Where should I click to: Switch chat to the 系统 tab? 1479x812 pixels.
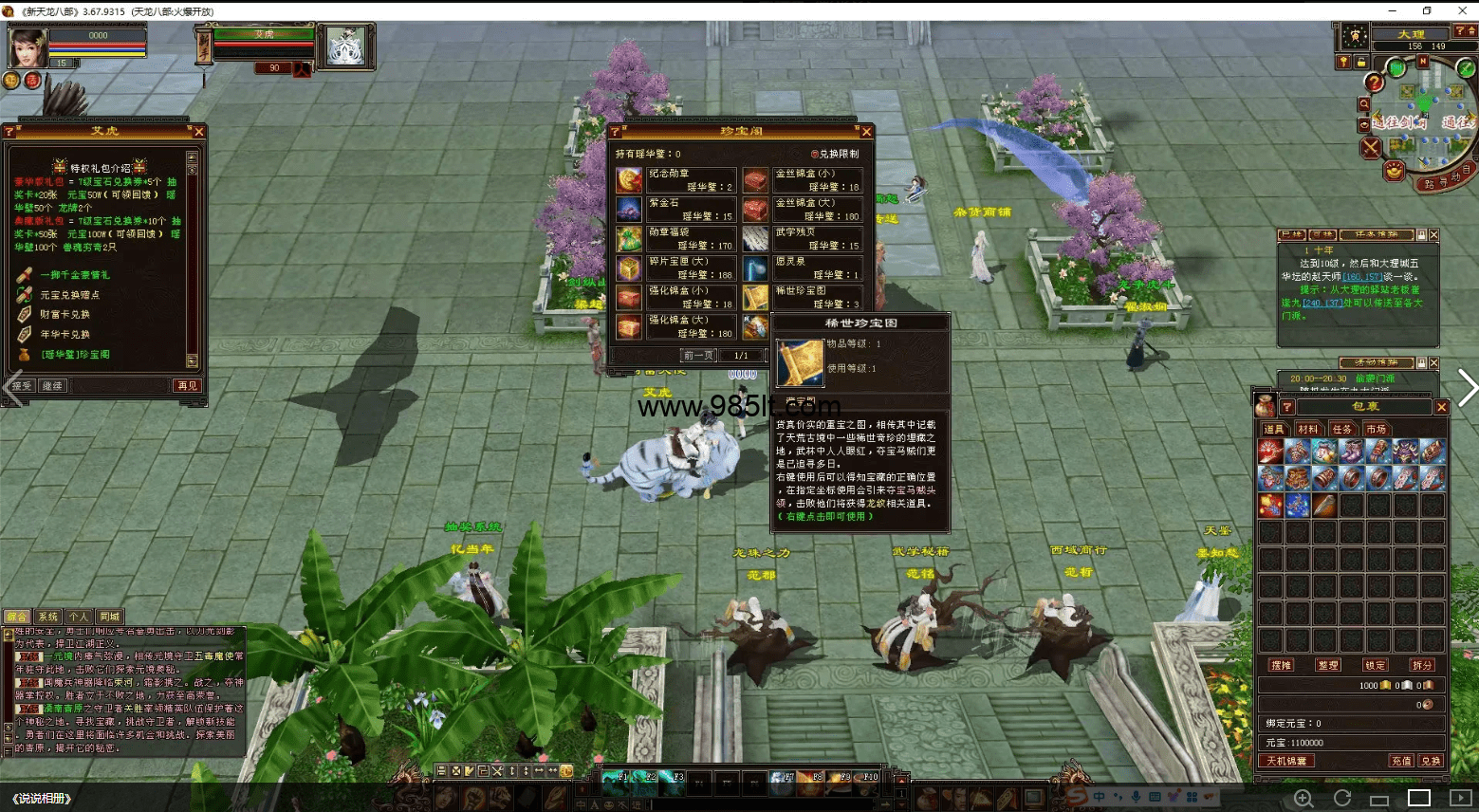(47, 617)
